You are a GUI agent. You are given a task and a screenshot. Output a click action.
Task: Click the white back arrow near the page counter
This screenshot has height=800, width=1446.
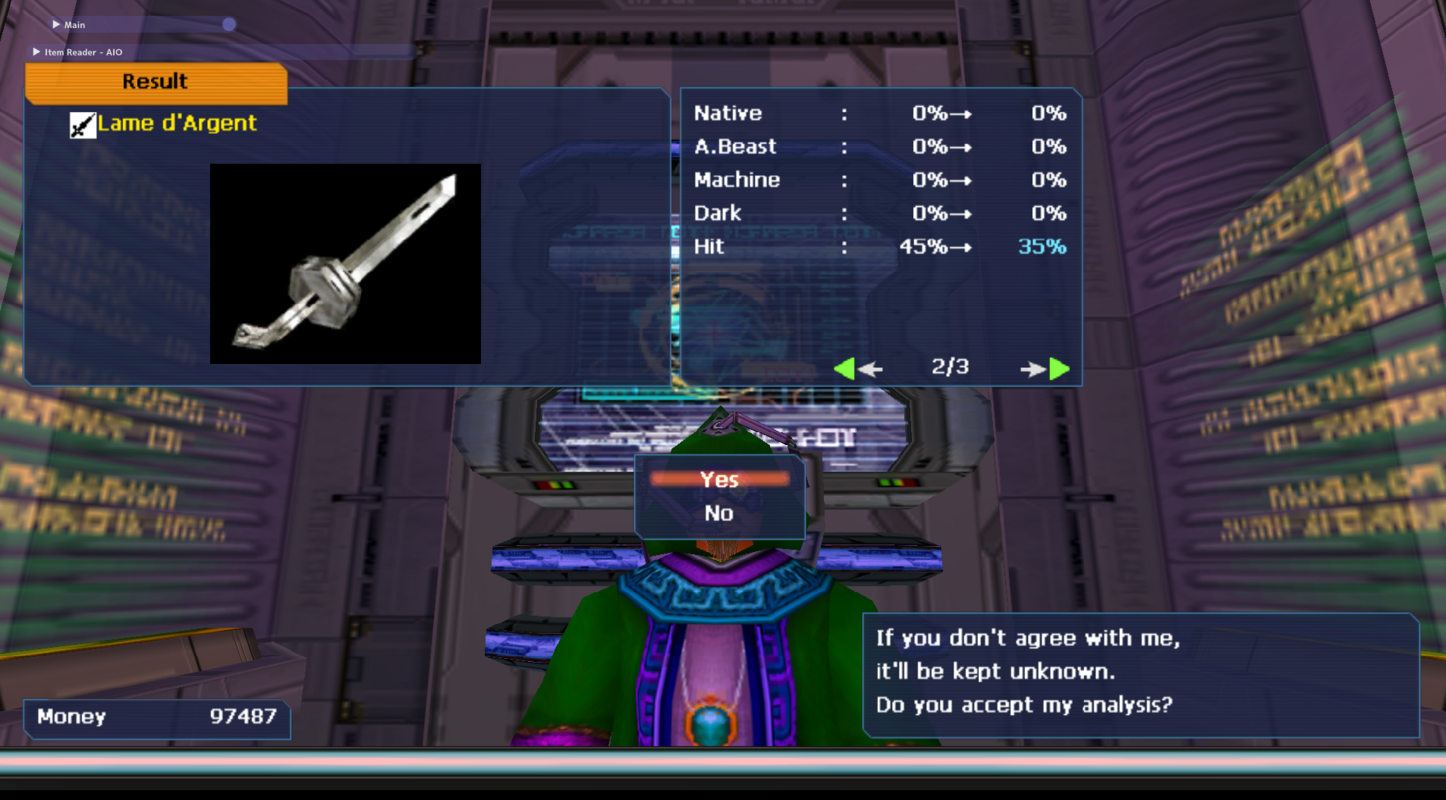point(870,368)
